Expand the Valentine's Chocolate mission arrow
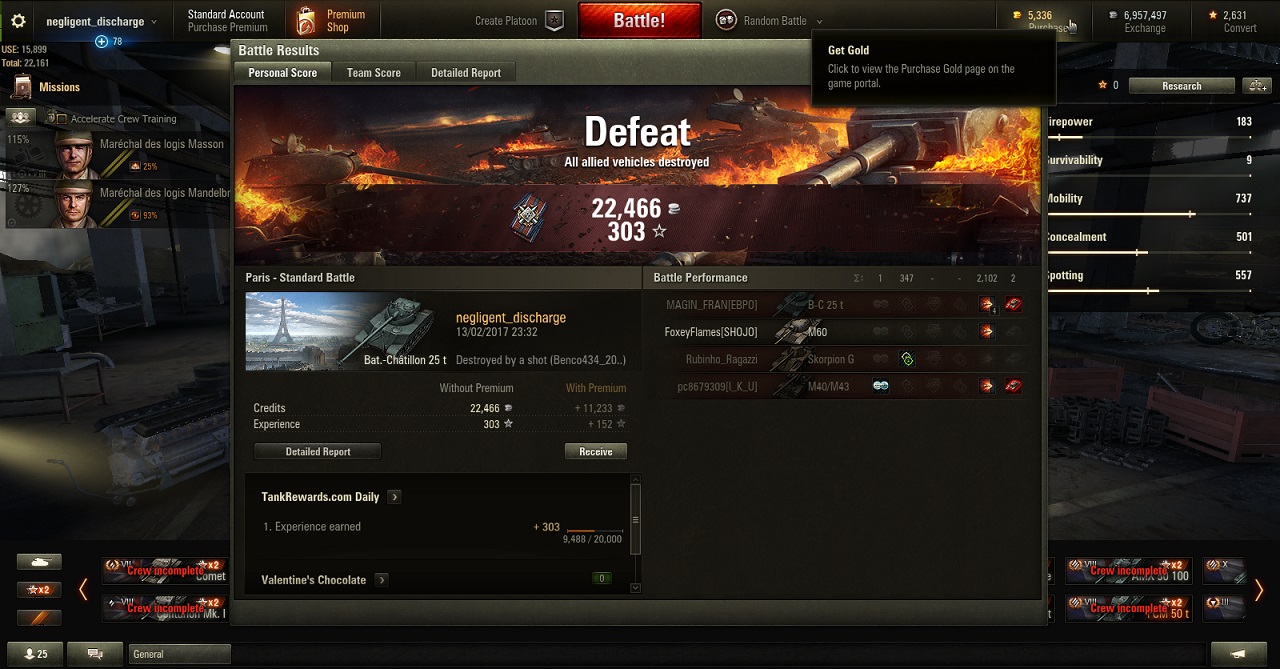 pos(381,580)
